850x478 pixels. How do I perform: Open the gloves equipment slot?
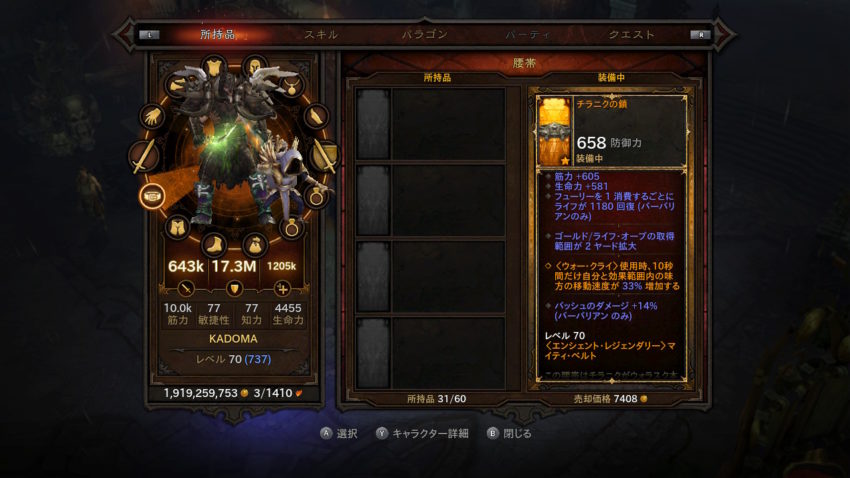tap(152, 116)
